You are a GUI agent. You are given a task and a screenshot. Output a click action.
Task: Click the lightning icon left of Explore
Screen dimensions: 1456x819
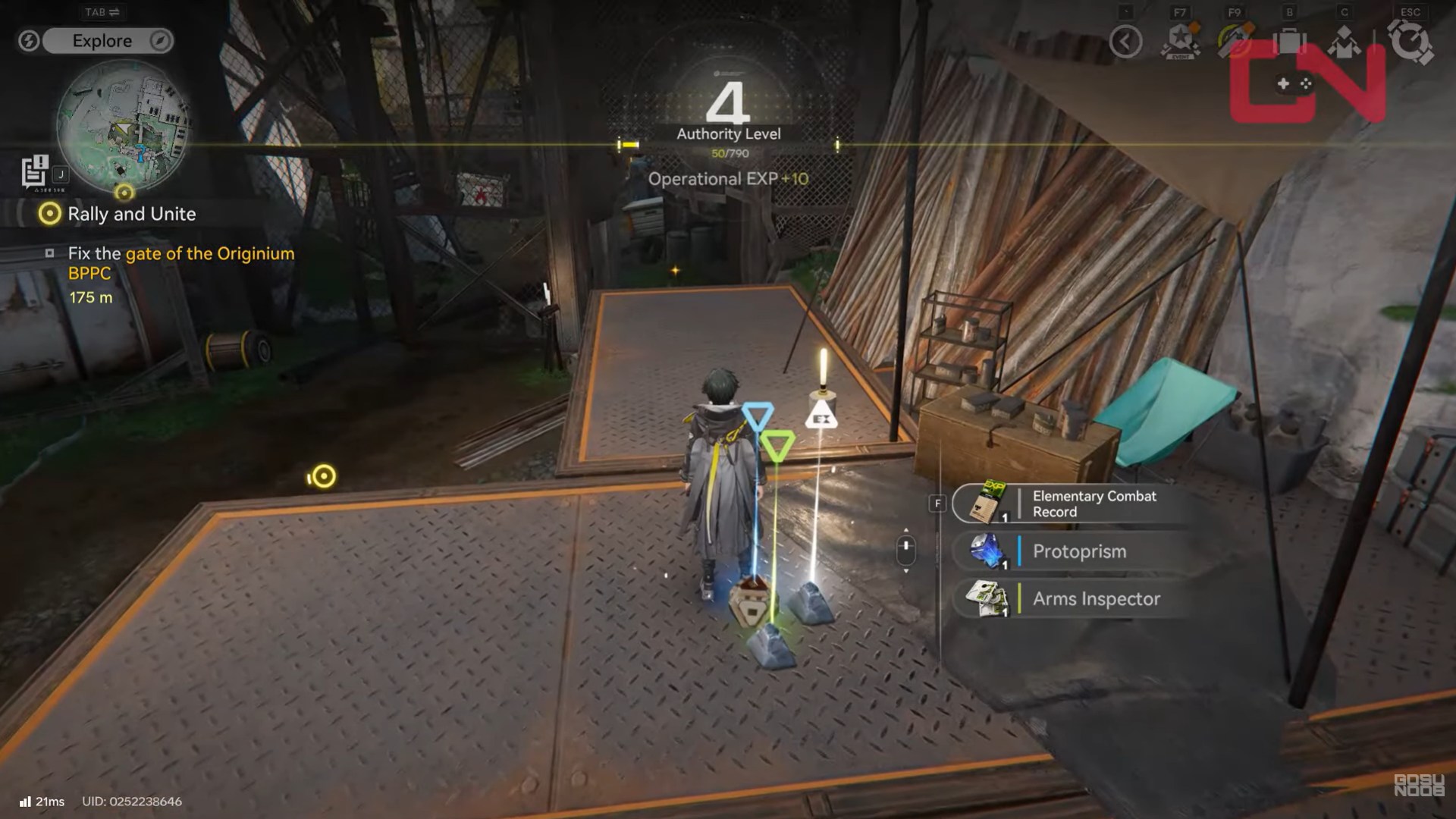tap(29, 41)
